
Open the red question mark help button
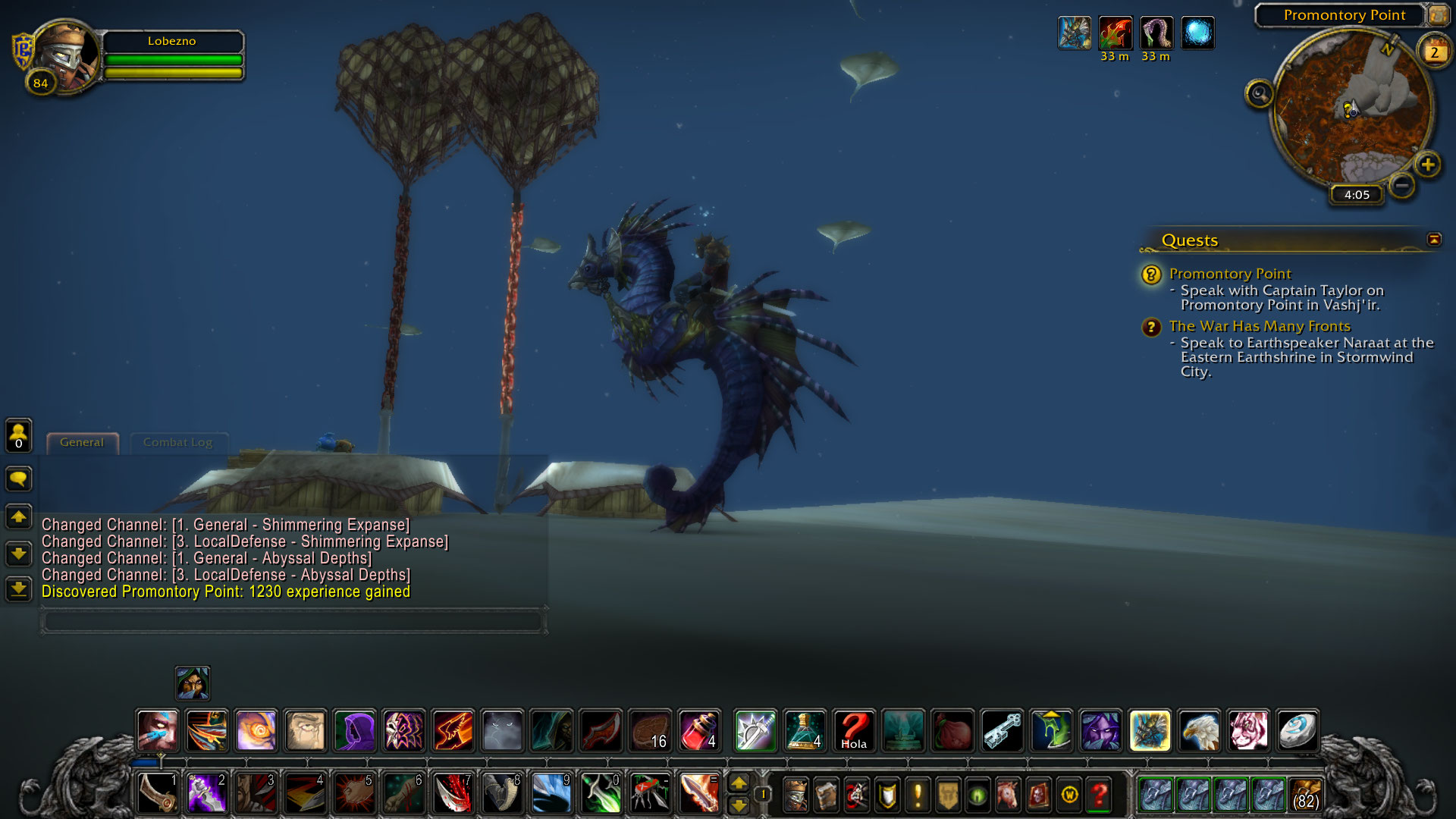tap(1100, 795)
